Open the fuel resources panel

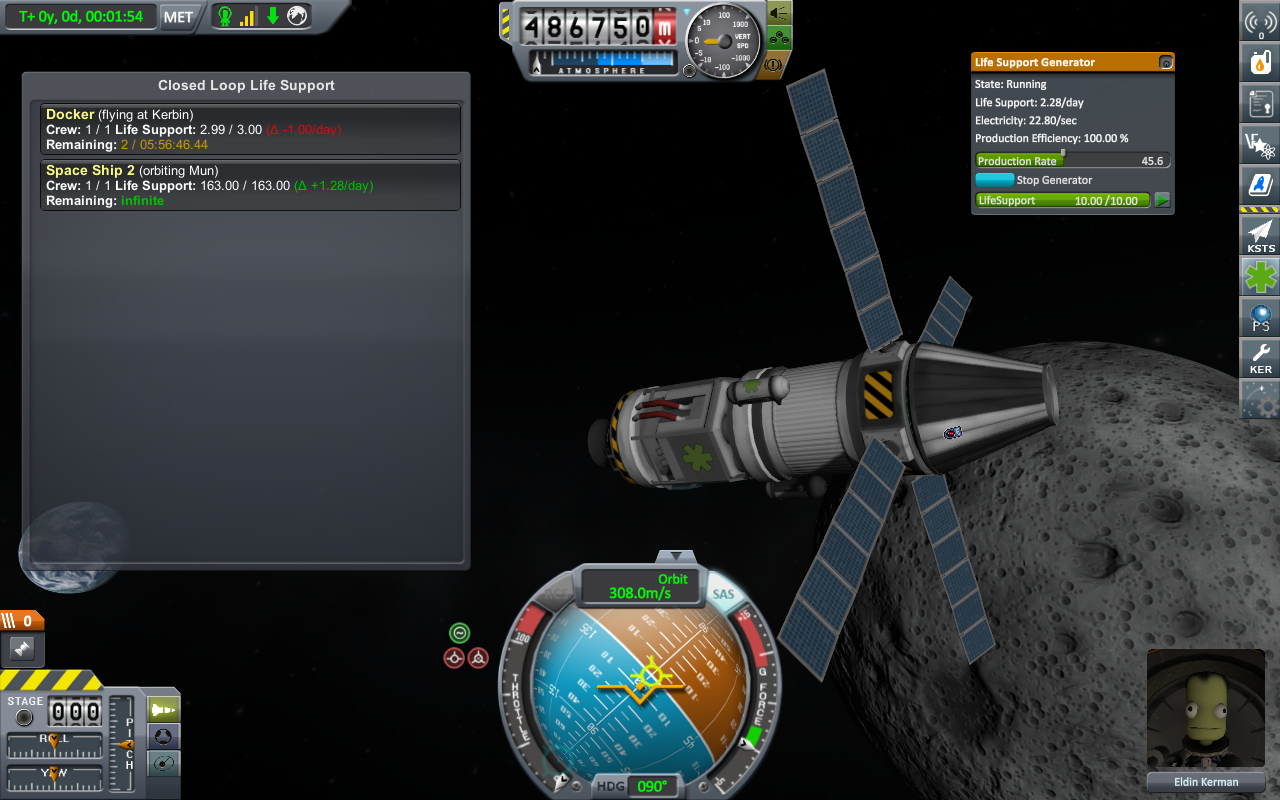click(1260, 63)
